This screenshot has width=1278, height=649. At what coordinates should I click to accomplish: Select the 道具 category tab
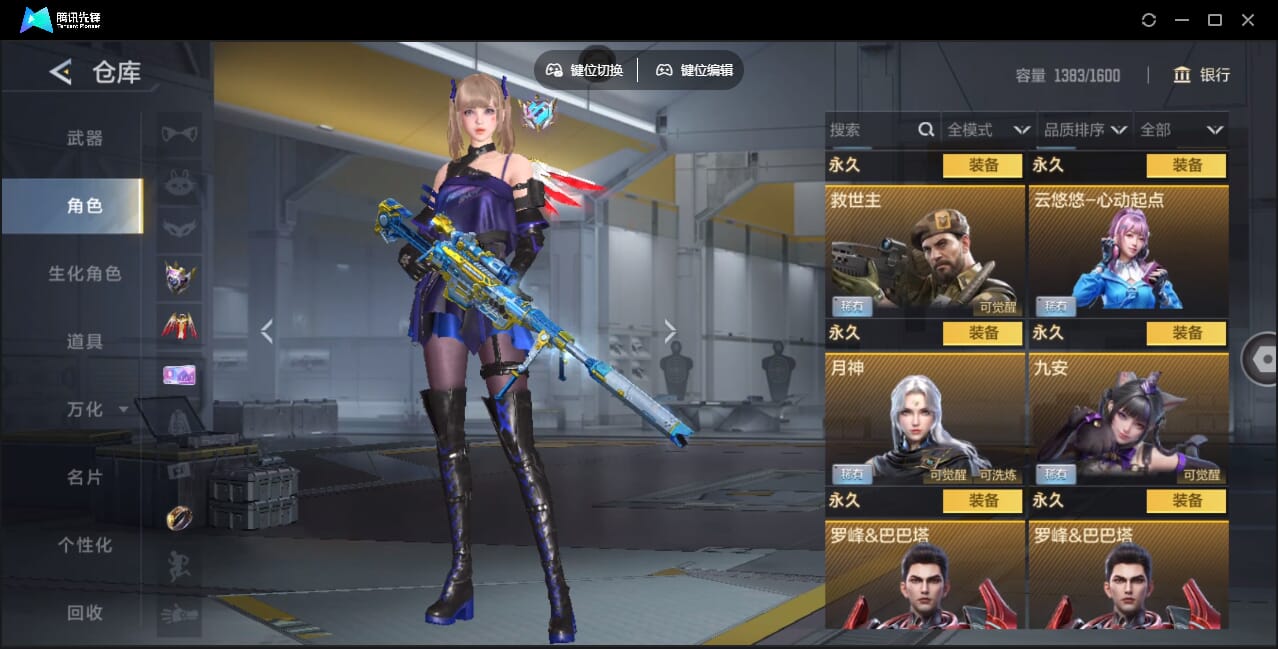pyautogui.click(x=85, y=341)
